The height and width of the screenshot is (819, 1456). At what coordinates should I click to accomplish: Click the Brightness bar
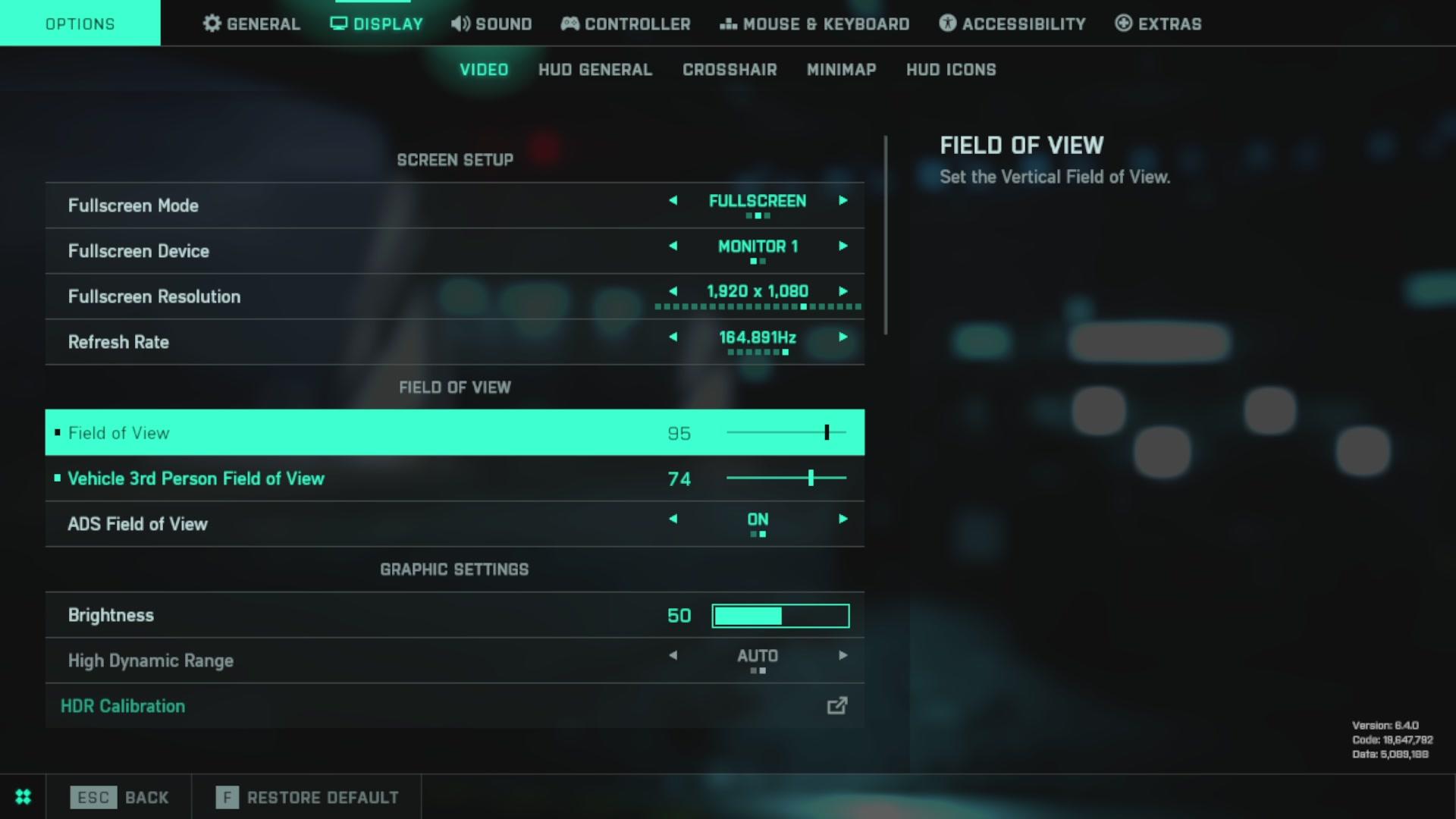[x=780, y=616]
